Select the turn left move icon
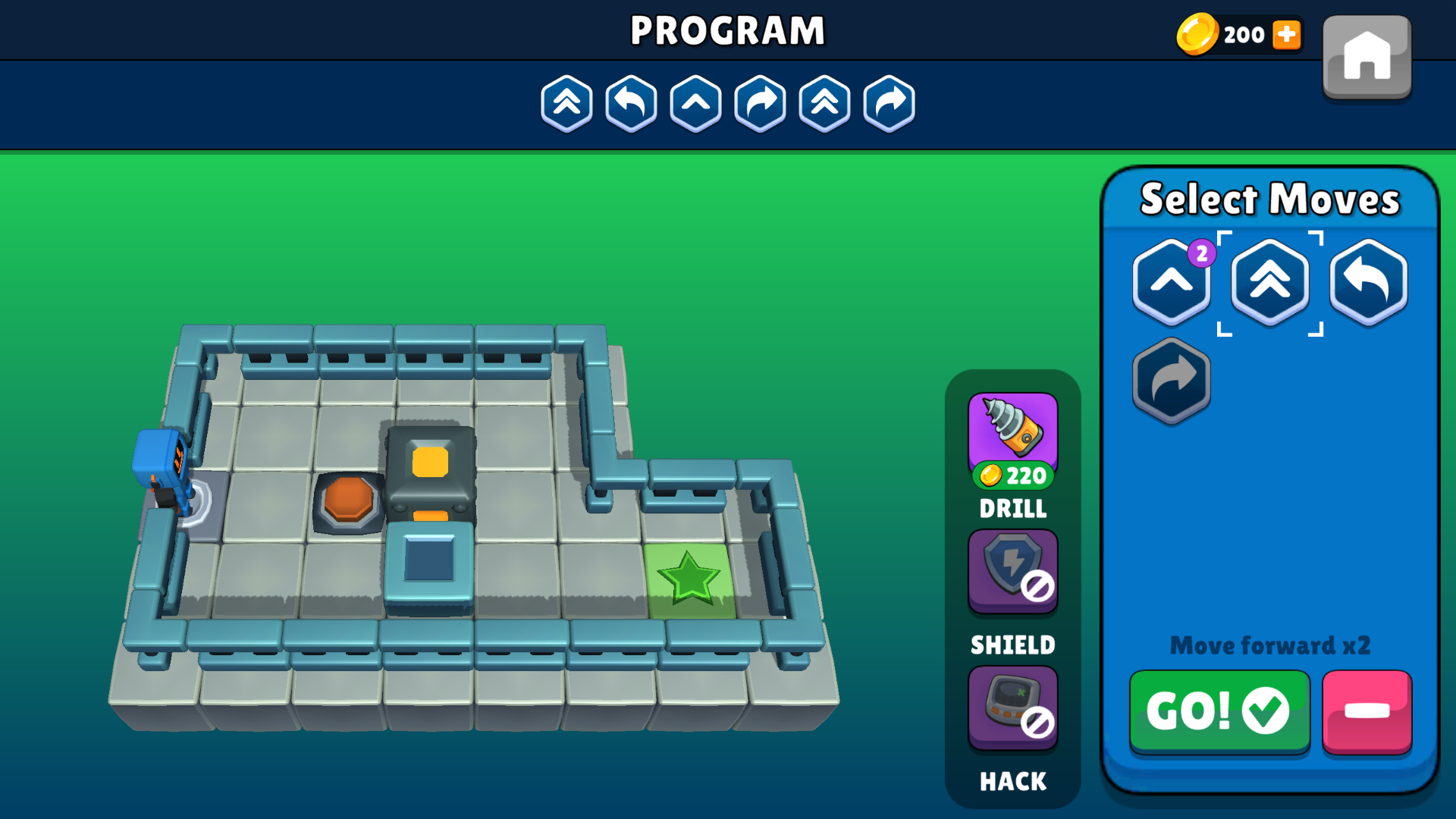This screenshot has width=1456, height=819. (1367, 282)
